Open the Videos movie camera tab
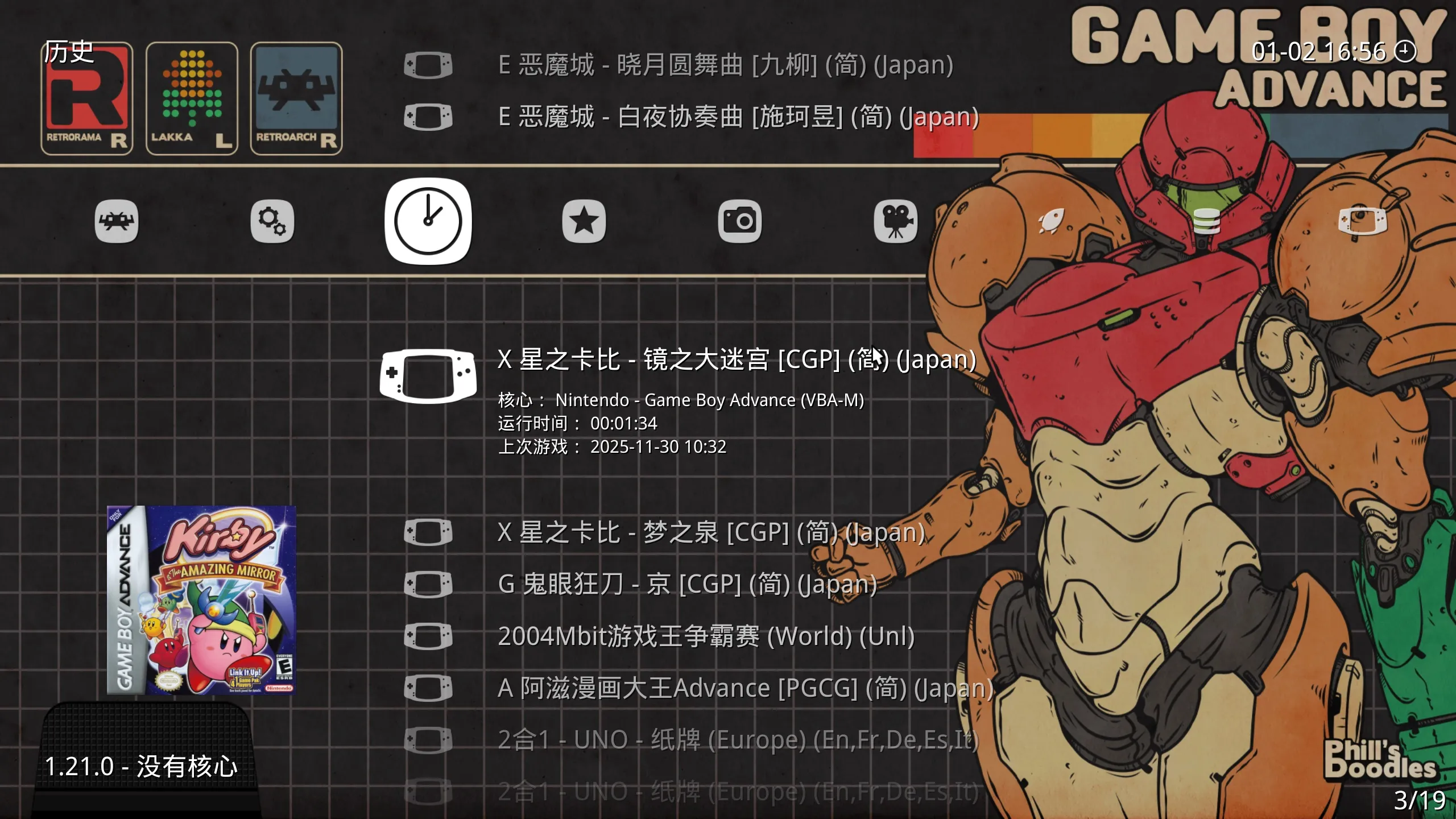This screenshot has width=1456, height=819. pyautogui.click(x=896, y=222)
